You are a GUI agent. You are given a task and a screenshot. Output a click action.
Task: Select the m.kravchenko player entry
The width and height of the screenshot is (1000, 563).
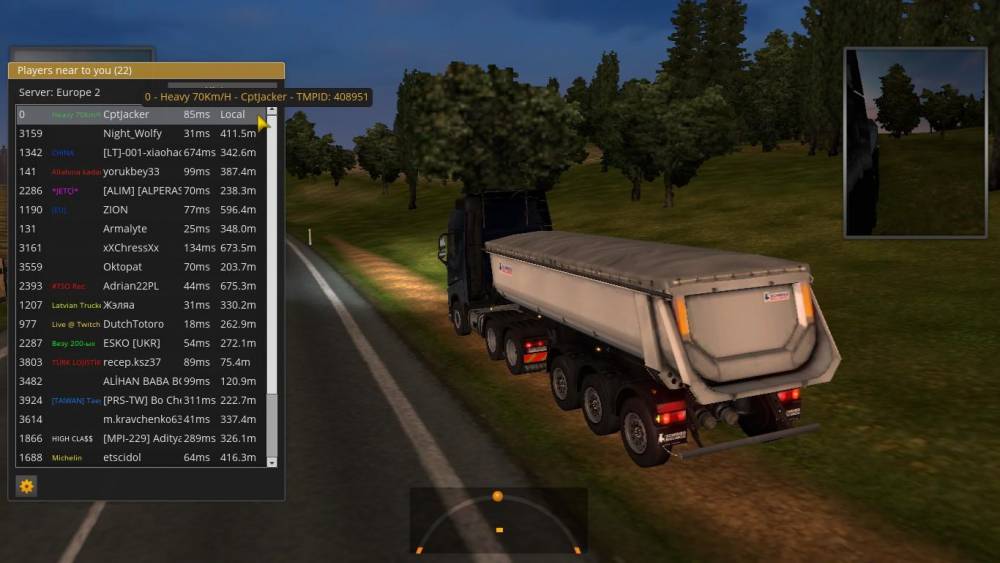pyautogui.click(x=140, y=420)
